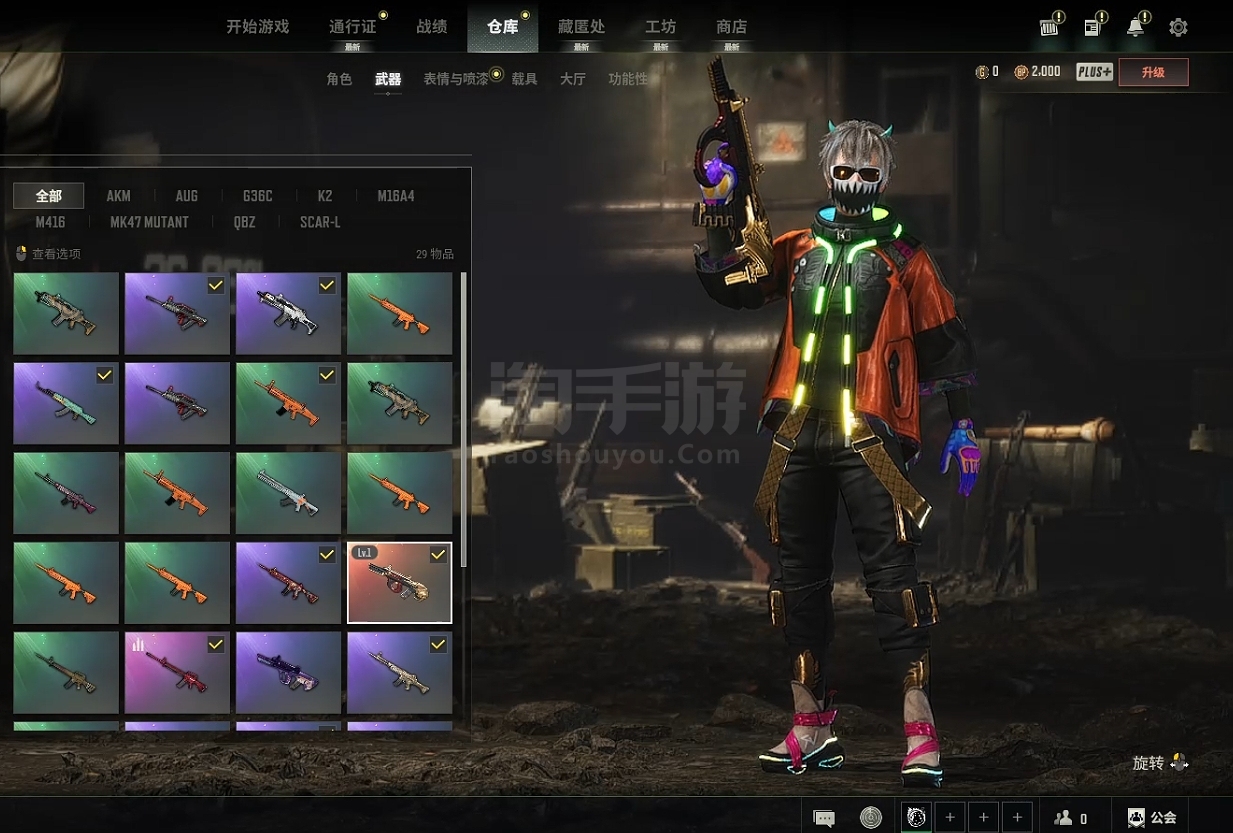Viewport: 1233px width, 833px height.
Task: Switch to 表情与喷漆 category
Action: click(455, 79)
